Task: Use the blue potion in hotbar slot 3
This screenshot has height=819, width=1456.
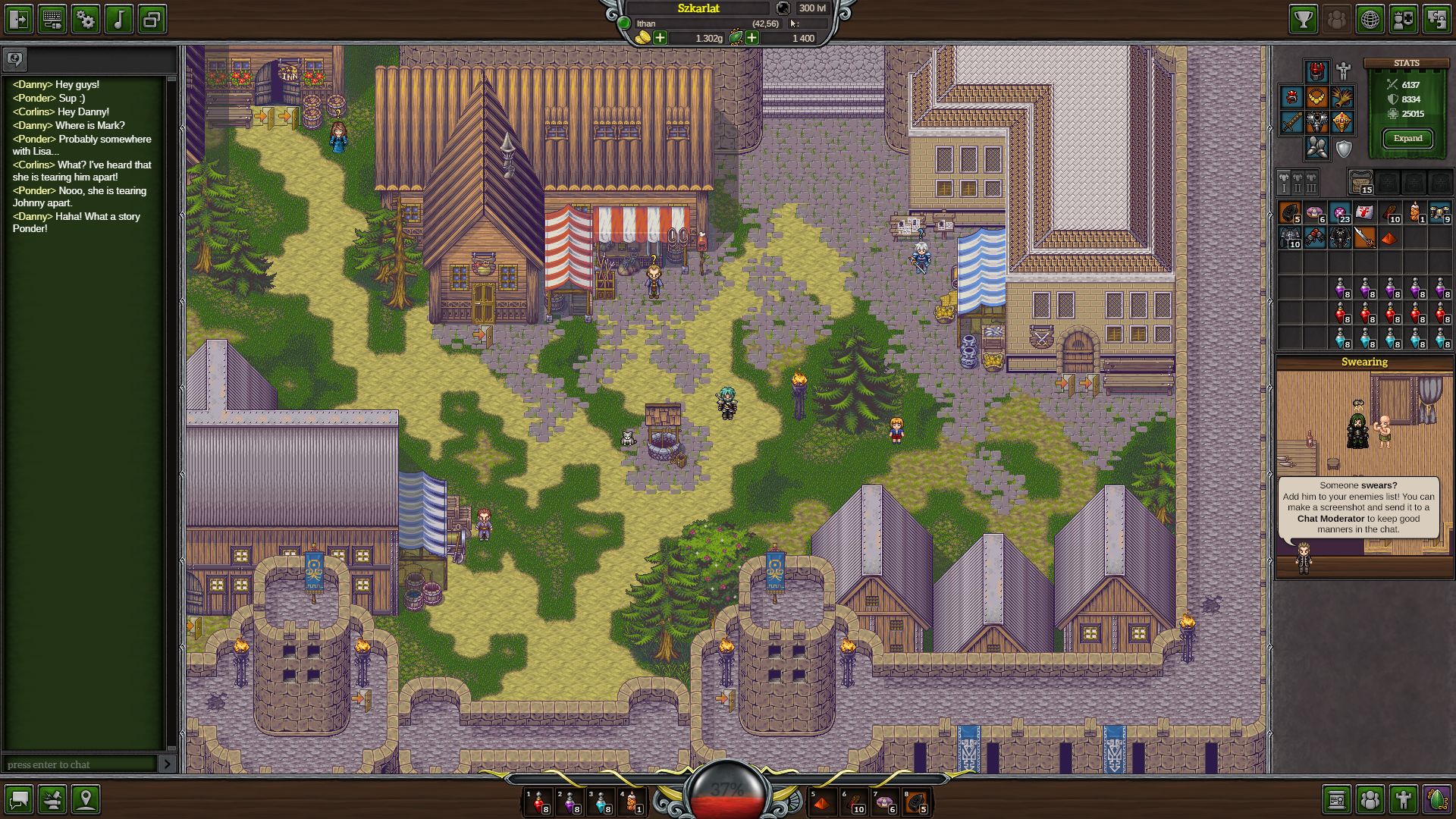Action: [x=601, y=802]
